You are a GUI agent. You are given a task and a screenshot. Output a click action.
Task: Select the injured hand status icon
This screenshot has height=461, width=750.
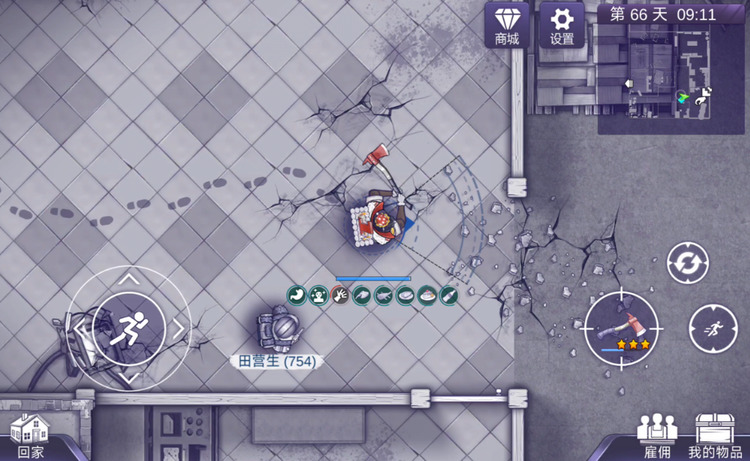(340, 295)
